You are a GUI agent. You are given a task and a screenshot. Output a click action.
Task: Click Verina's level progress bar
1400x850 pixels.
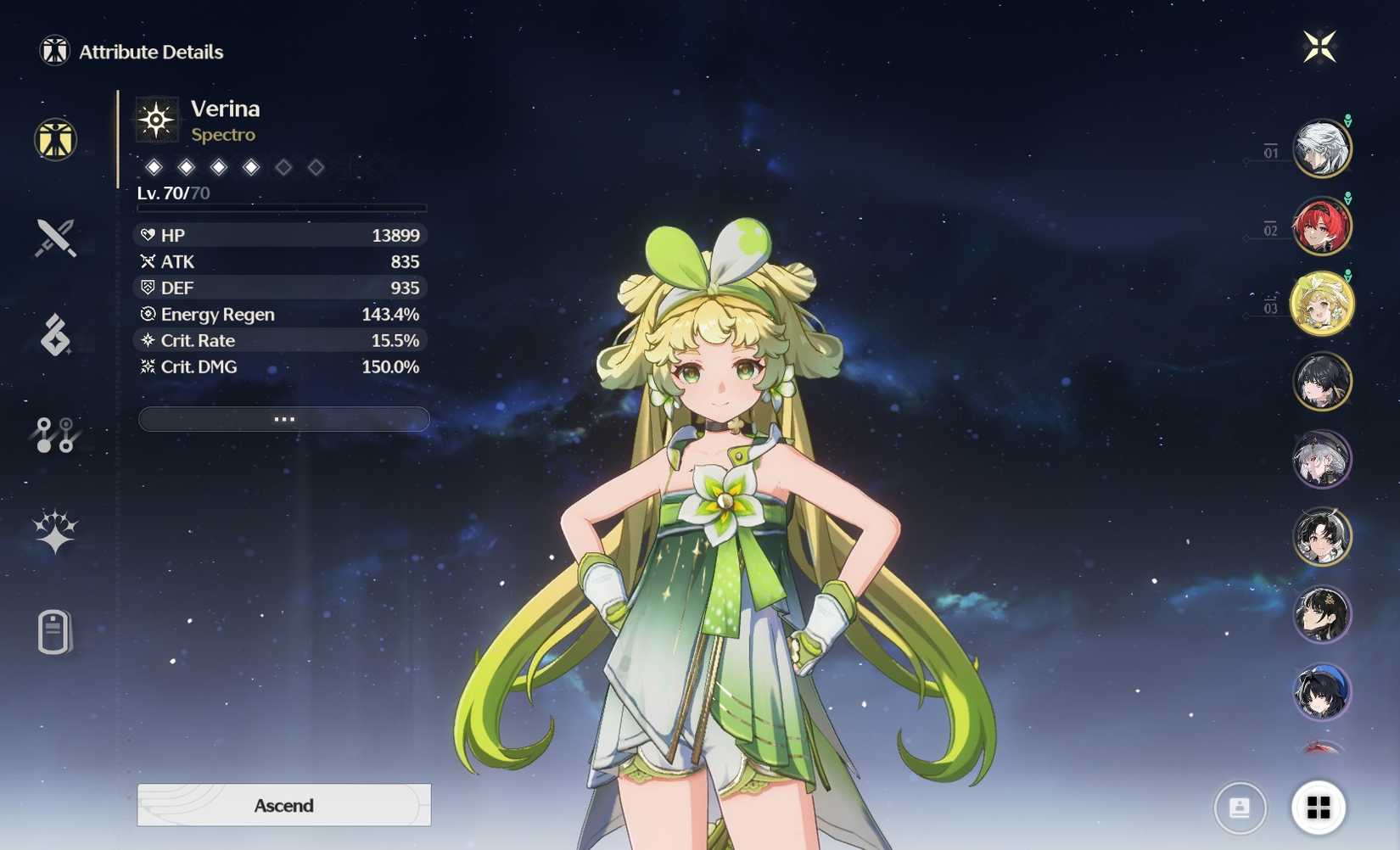click(x=280, y=207)
